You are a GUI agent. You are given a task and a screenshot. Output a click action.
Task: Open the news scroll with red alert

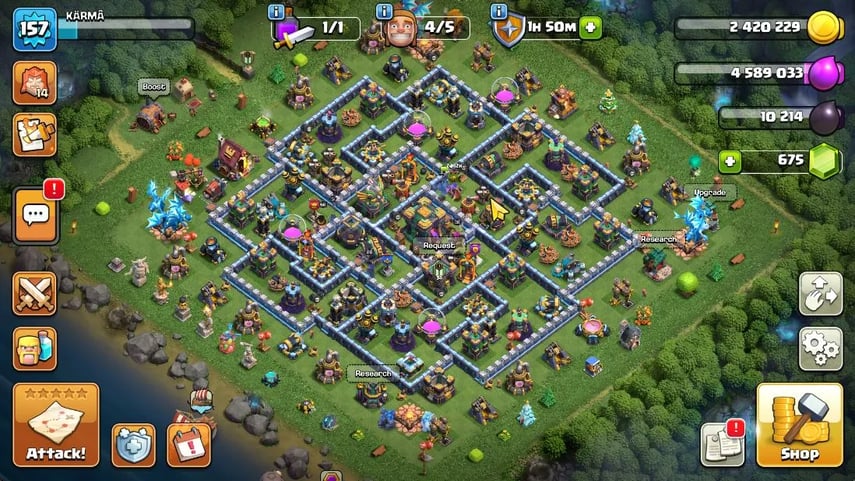pos(723,443)
